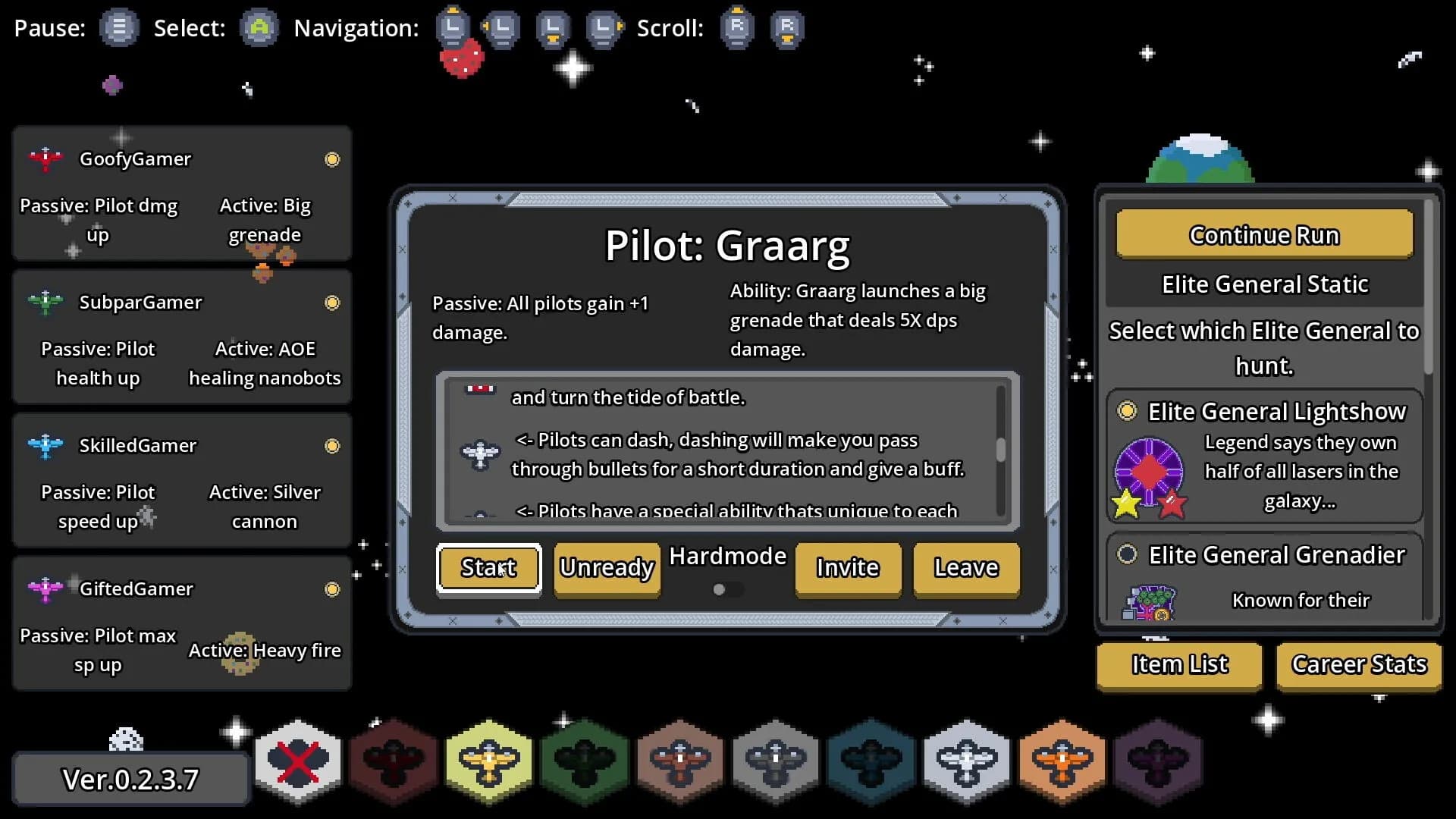
Task: Choose Elite General Grenadier as target
Action: 1128,554
